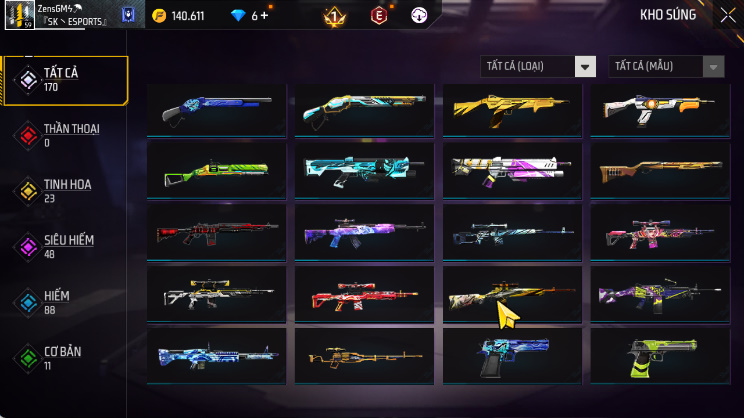Open the TẤT CẢ (LOẠI) type dropdown
The image size is (744, 418).
[538, 66]
